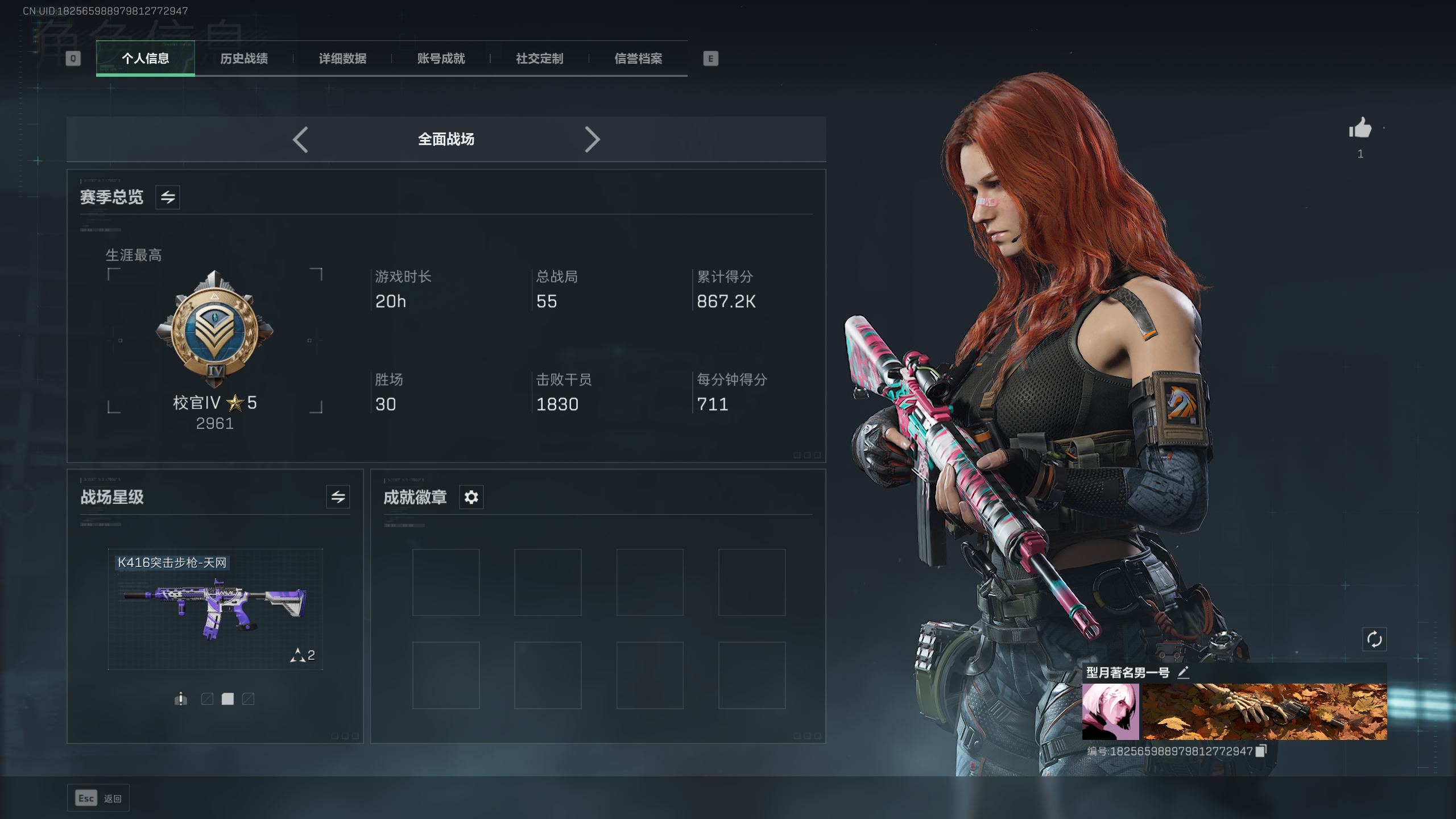Show the 账号成就 tab
Image resolution: width=1456 pixels, height=819 pixels.
pyautogui.click(x=441, y=59)
